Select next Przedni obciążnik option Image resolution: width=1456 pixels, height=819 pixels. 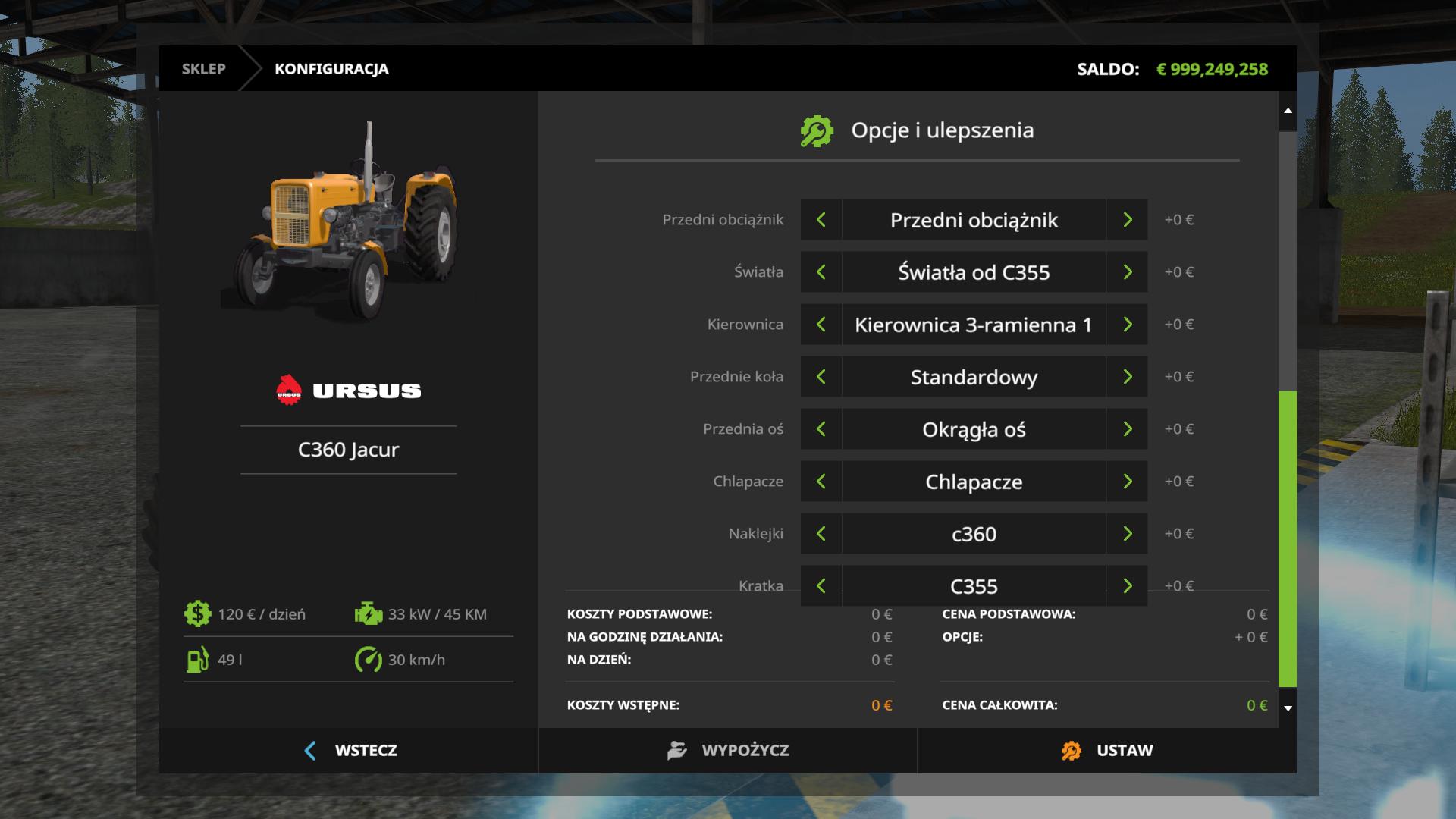tap(1127, 220)
